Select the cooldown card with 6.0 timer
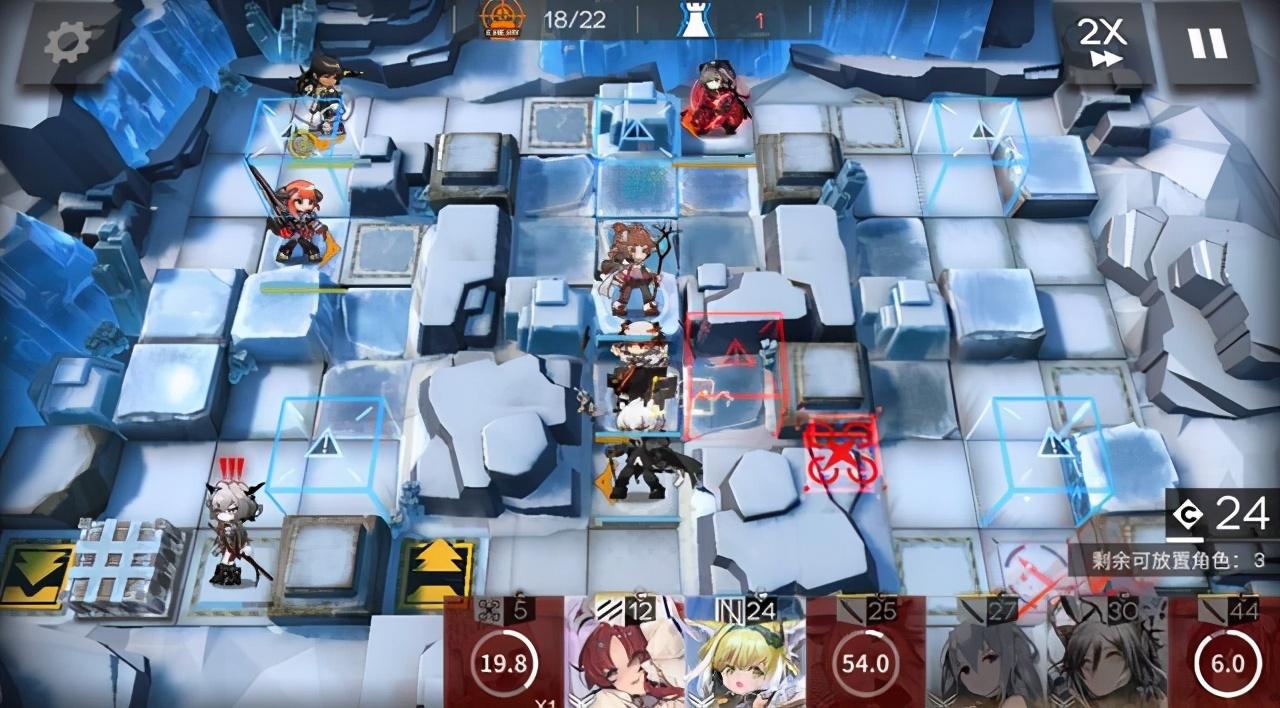The height and width of the screenshot is (708, 1280). (x=1226, y=655)
